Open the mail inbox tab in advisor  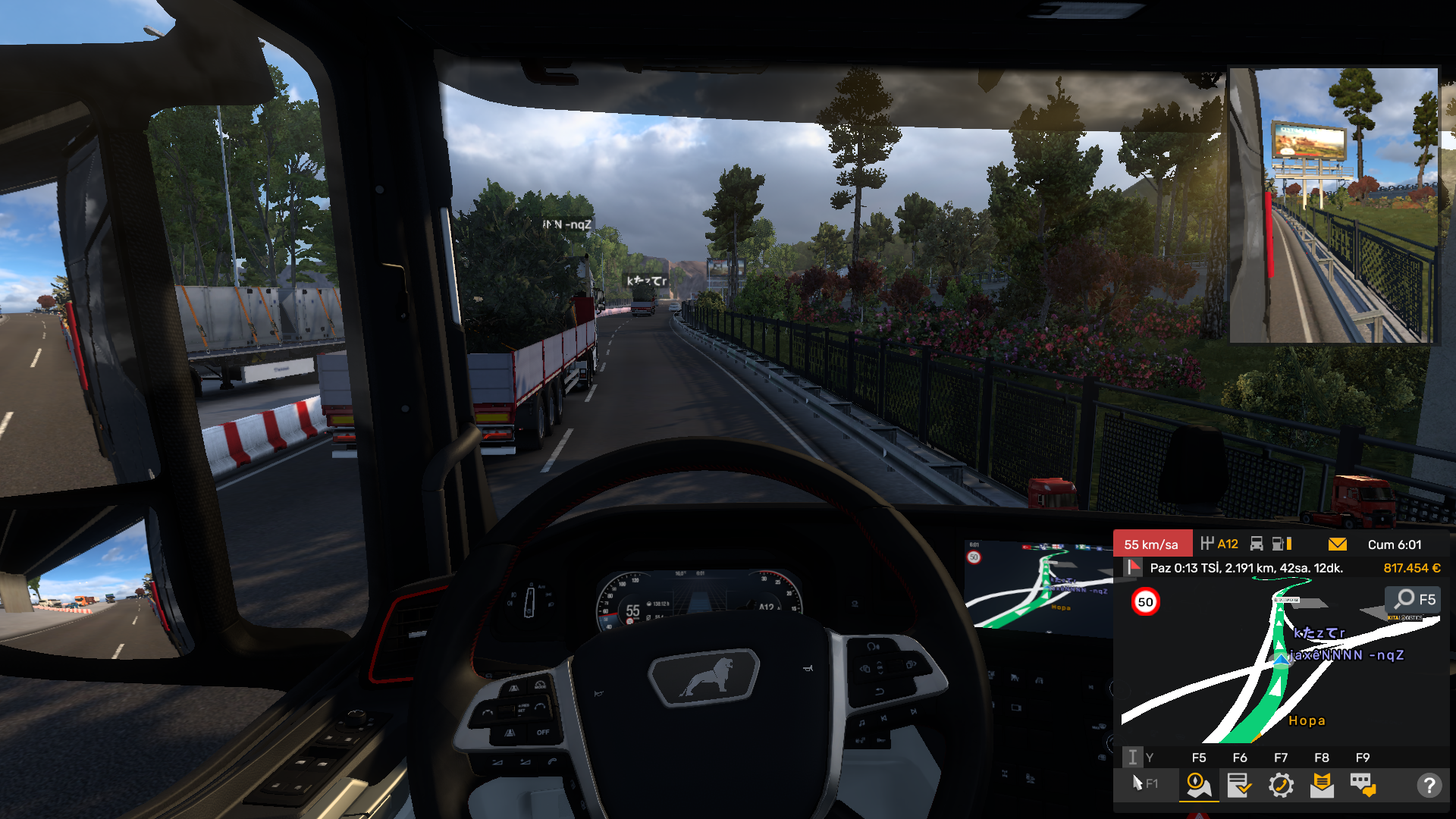[x=1322, y=785]
